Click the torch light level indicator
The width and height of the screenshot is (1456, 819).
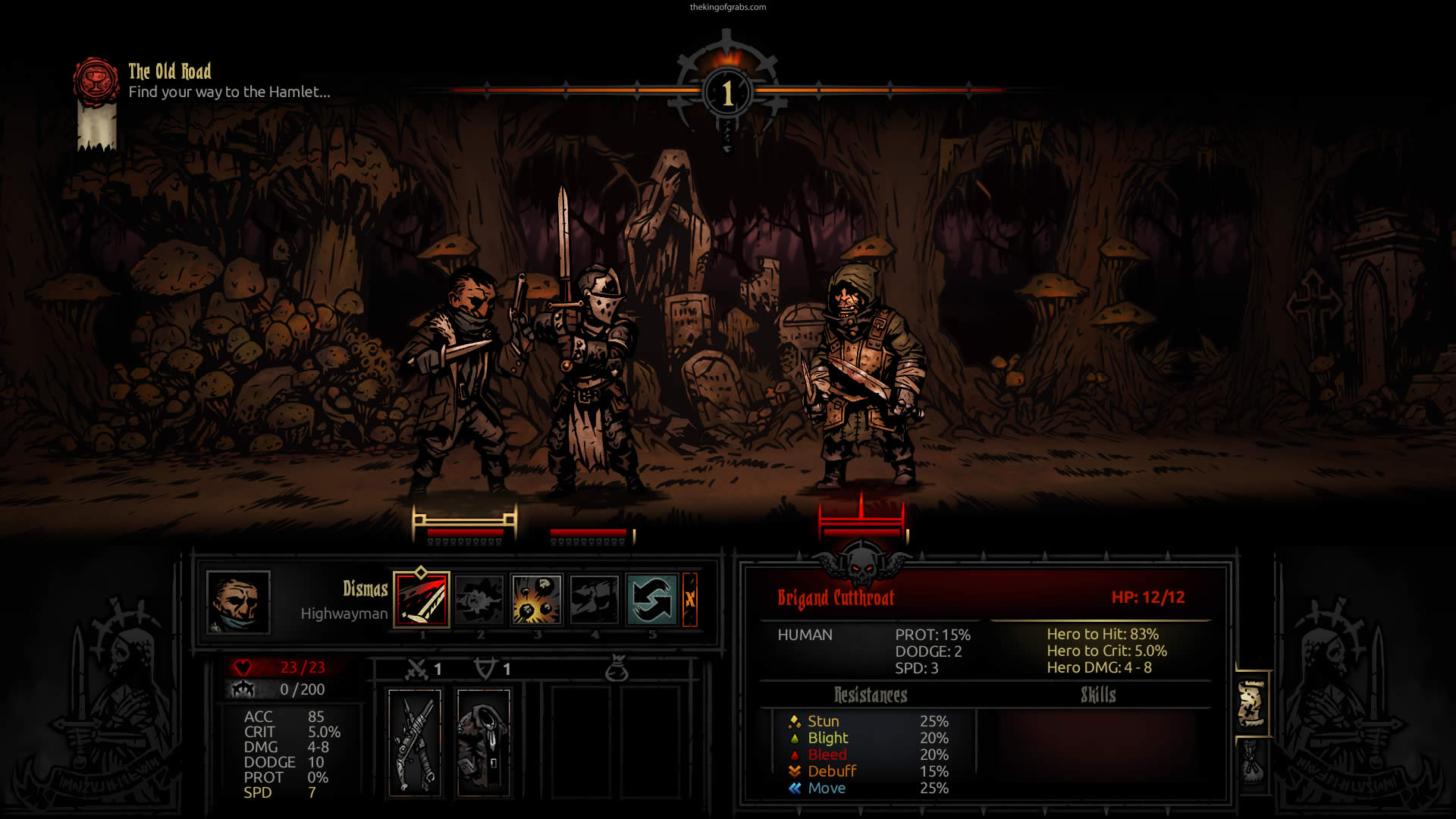(727, 91)
